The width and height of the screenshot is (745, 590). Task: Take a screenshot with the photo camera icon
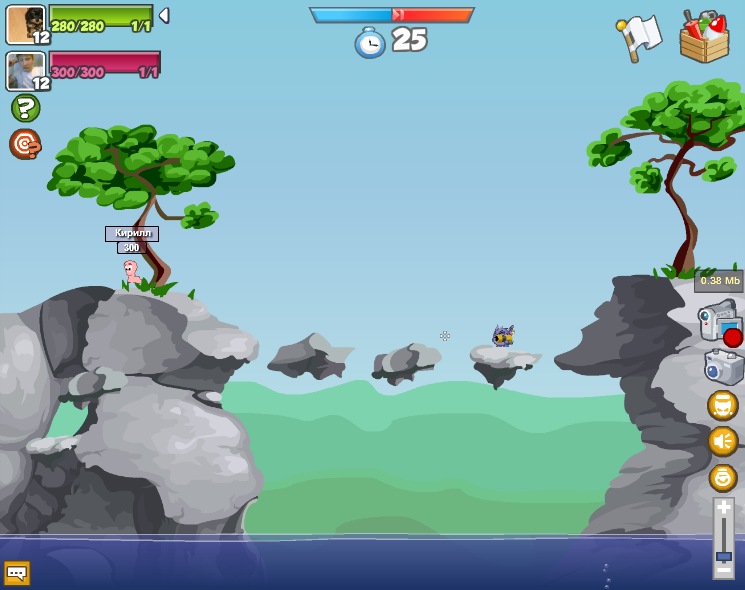[723, 367]
